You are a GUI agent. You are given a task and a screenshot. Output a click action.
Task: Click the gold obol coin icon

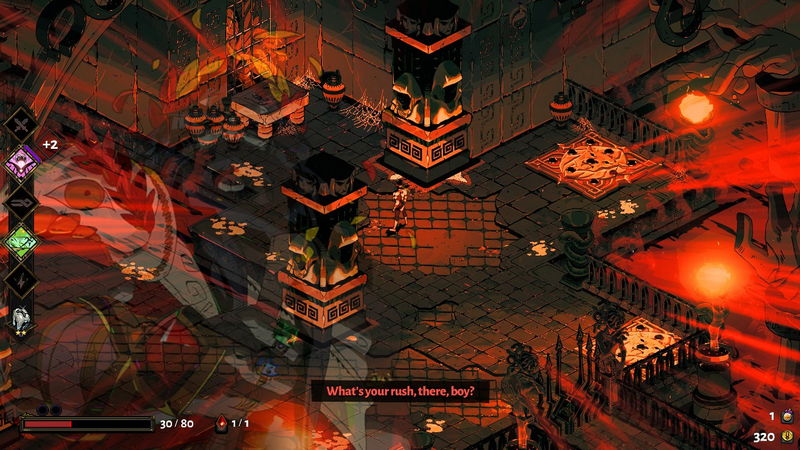[787, 436]
